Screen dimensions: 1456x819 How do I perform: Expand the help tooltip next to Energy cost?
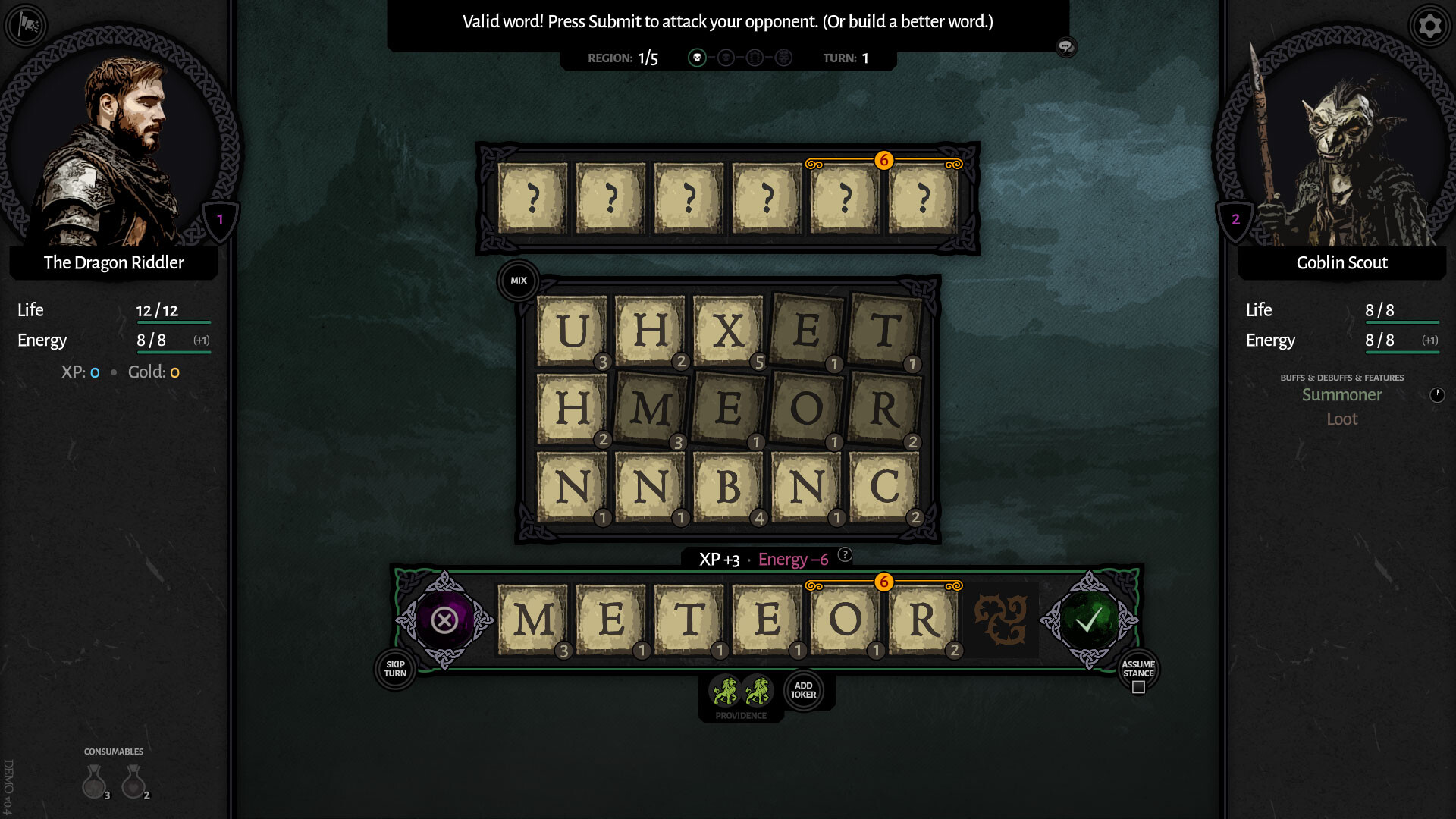[x=845, y=555]
